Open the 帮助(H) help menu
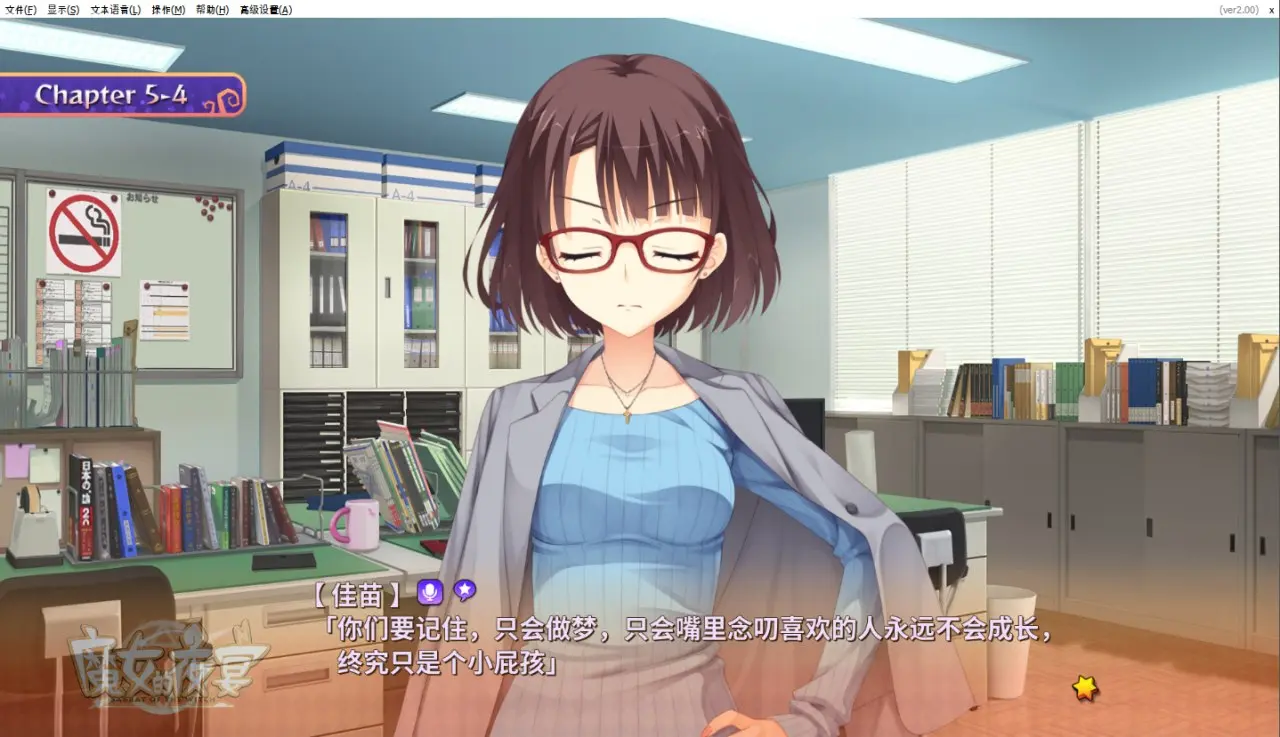This screenshot has width=1280, height=737. tap(212, 10)
